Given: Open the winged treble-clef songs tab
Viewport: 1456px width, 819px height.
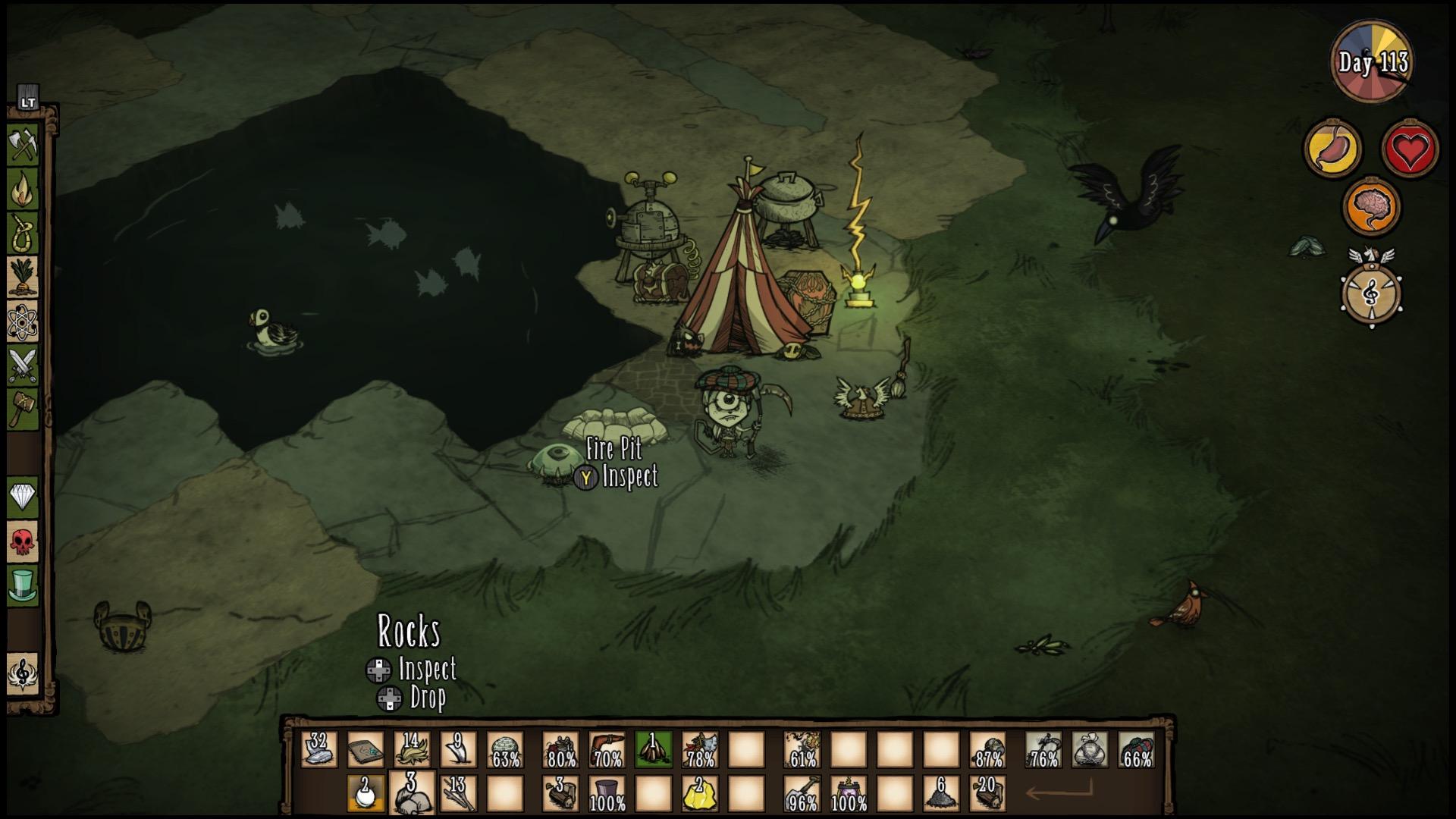Looking at the screenshot, I should 23,673.
